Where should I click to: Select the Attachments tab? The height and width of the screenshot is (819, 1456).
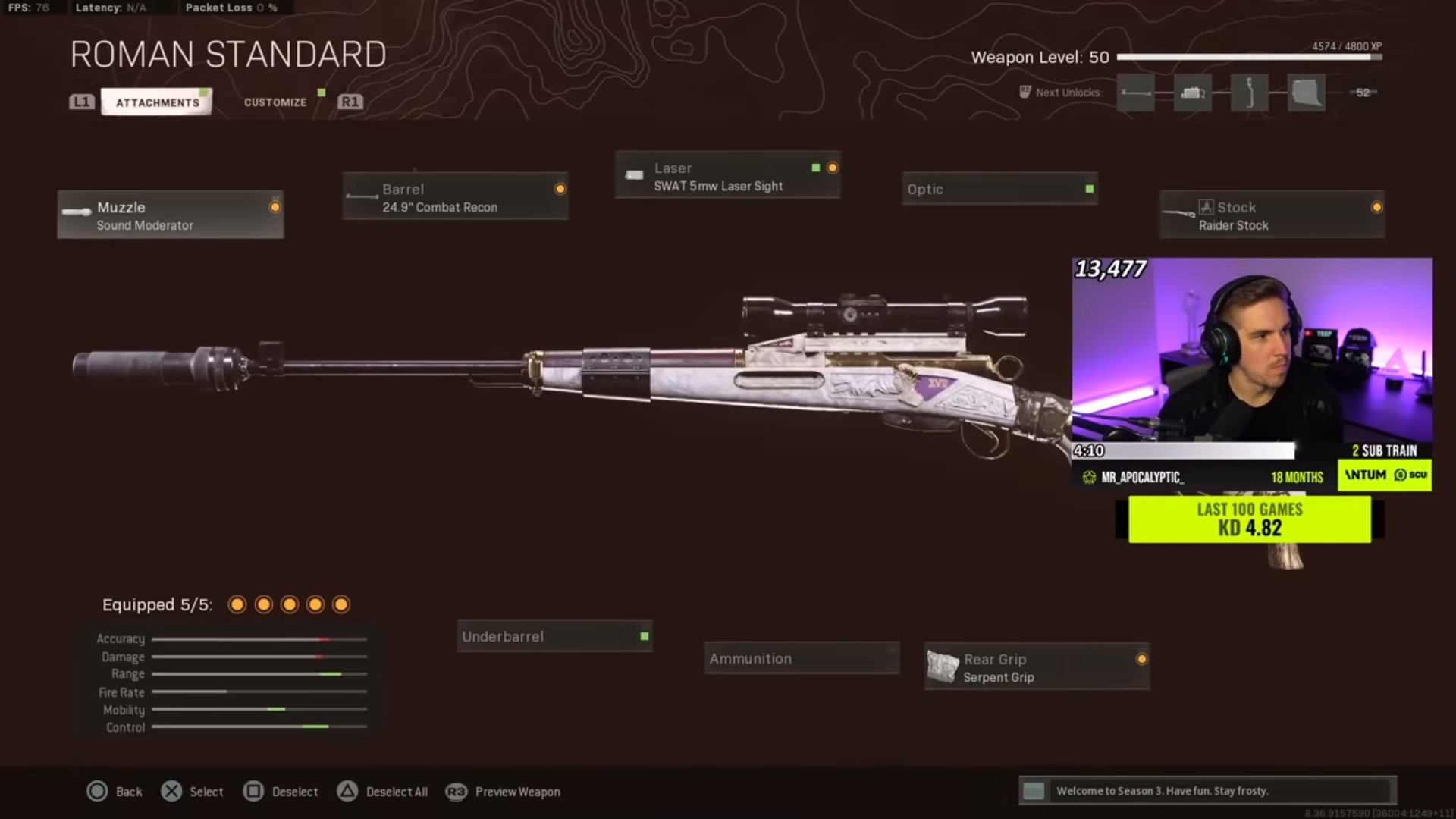(x=155, y=101)
